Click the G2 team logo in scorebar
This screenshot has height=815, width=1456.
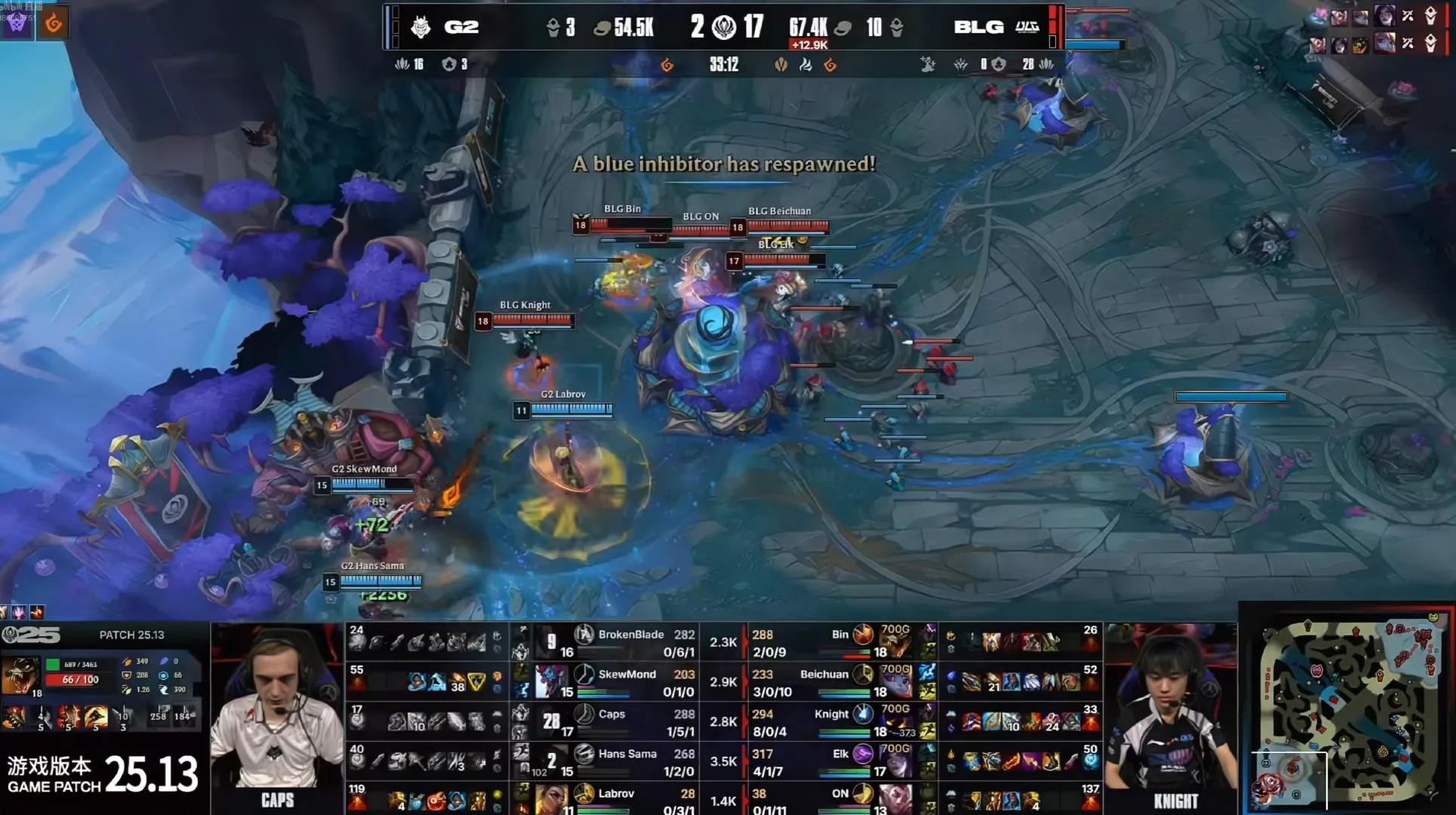pos(420,28)
